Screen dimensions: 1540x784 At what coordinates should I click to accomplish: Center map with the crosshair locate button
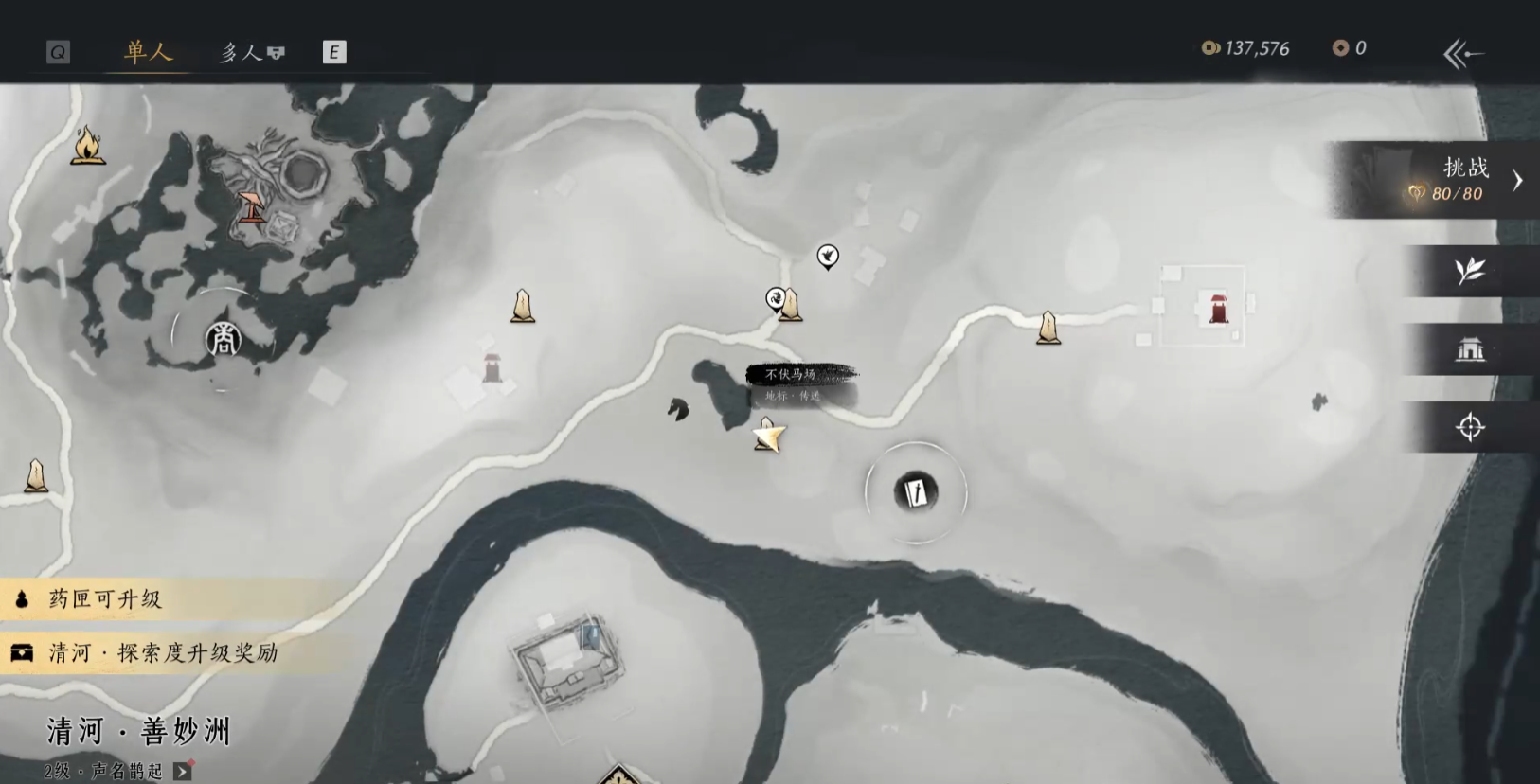1470,427
